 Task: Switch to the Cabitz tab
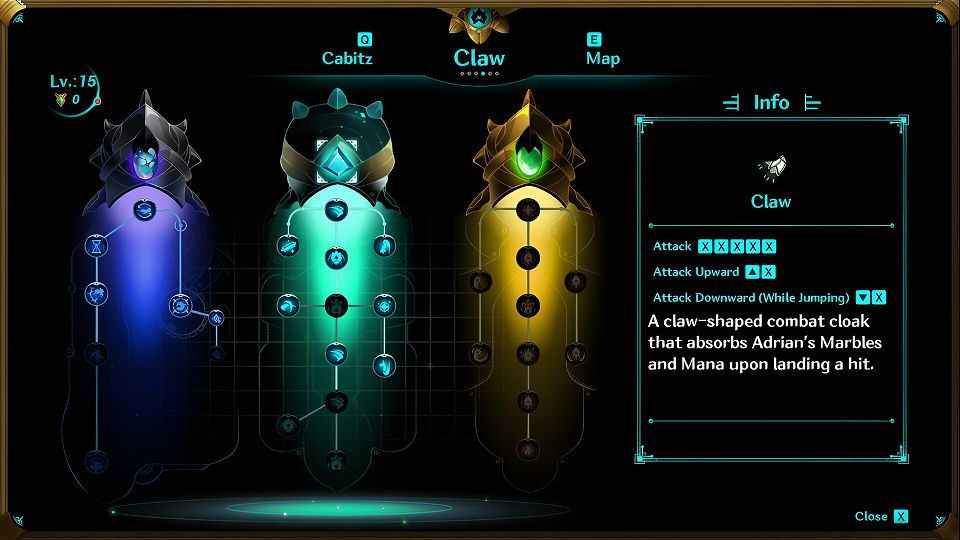[x=346, y=58]
